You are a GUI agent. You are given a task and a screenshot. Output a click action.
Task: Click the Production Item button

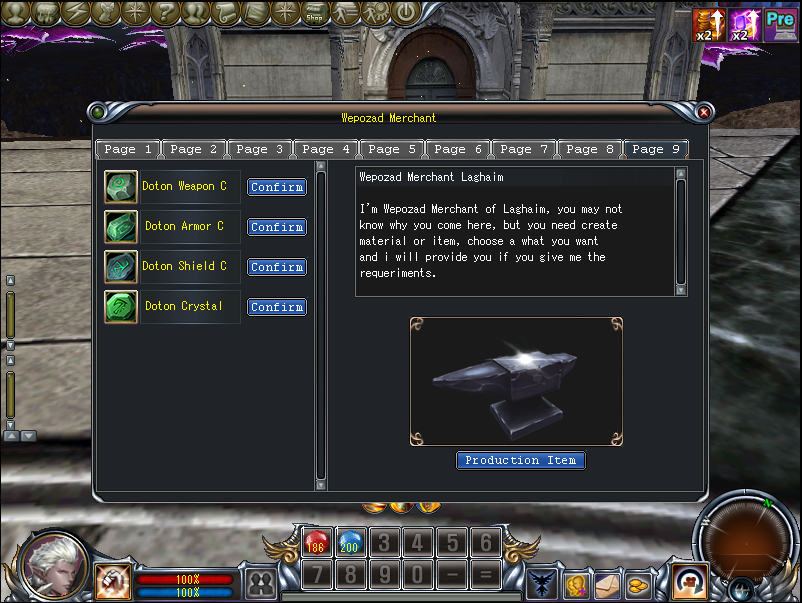520,460
